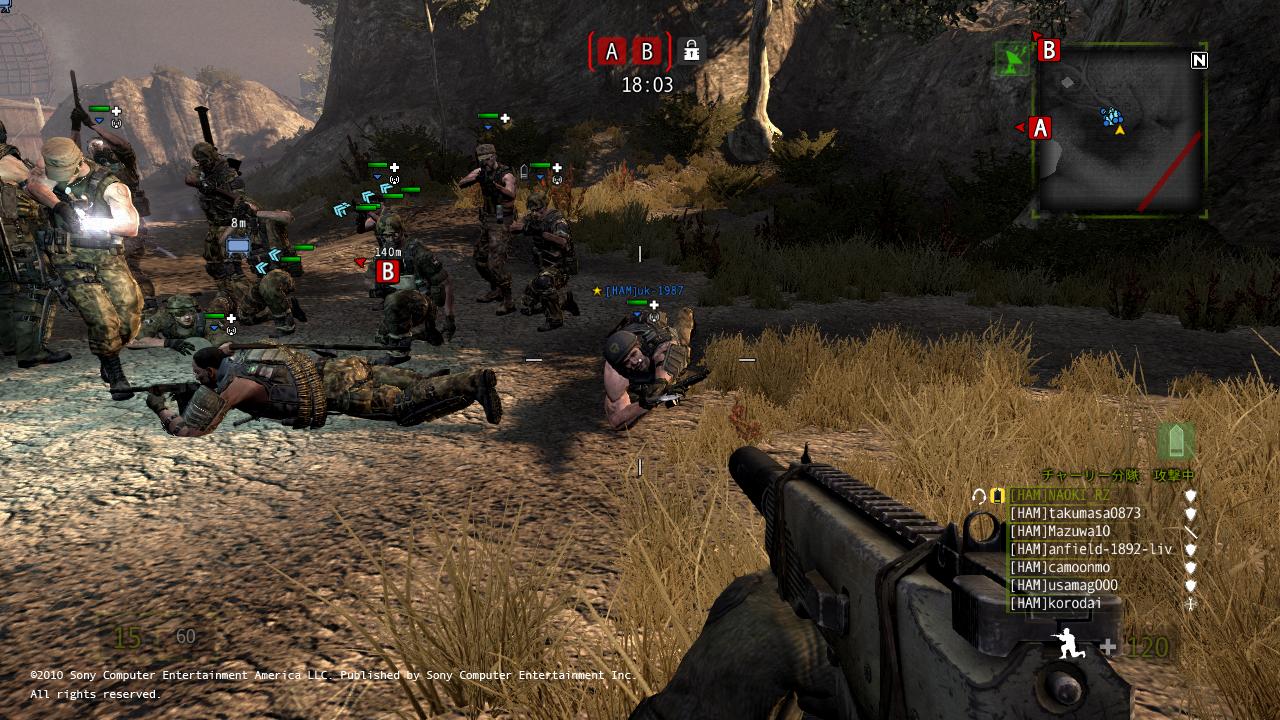Select the B objective marker above the minimap

click(x=1048, y=50)
